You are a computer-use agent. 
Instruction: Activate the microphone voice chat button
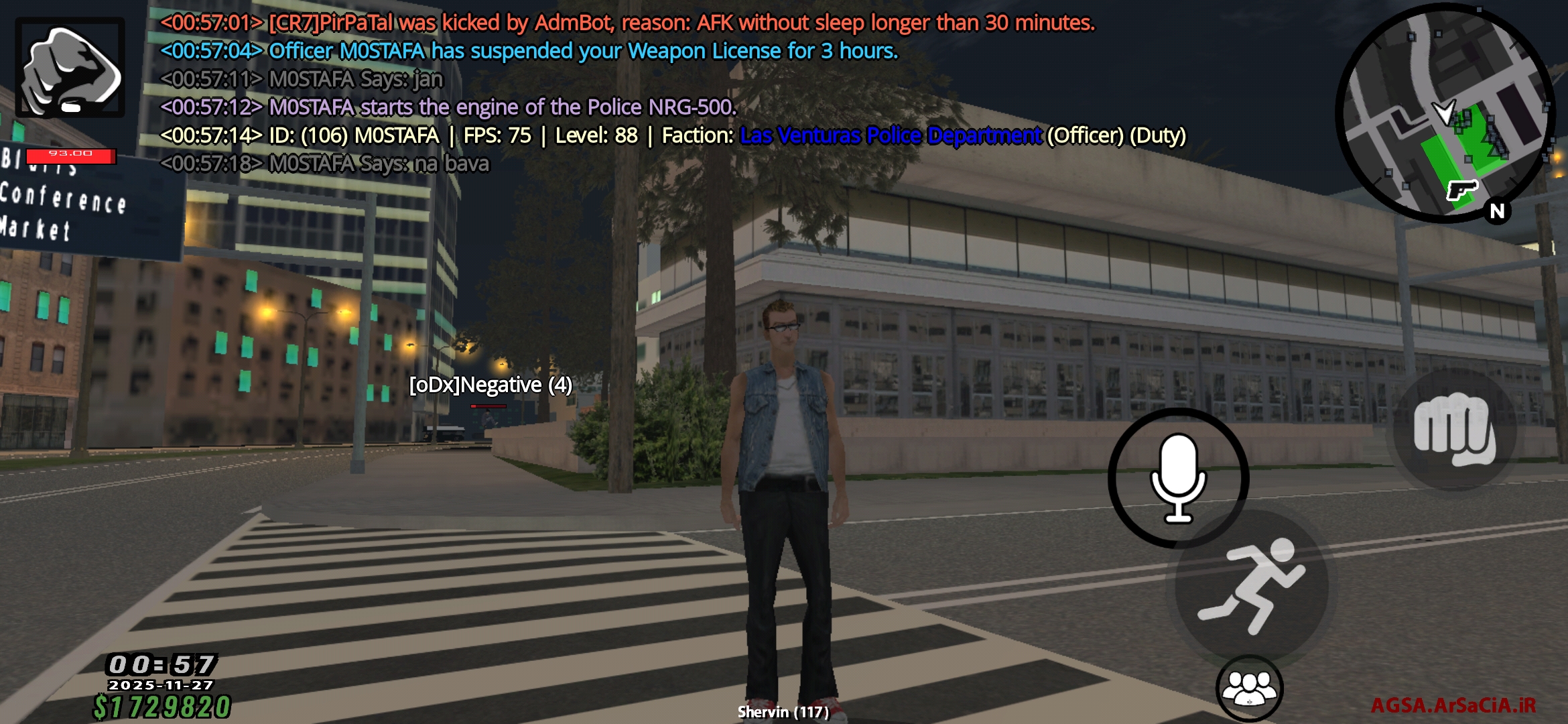click(x=1178, y=477)
